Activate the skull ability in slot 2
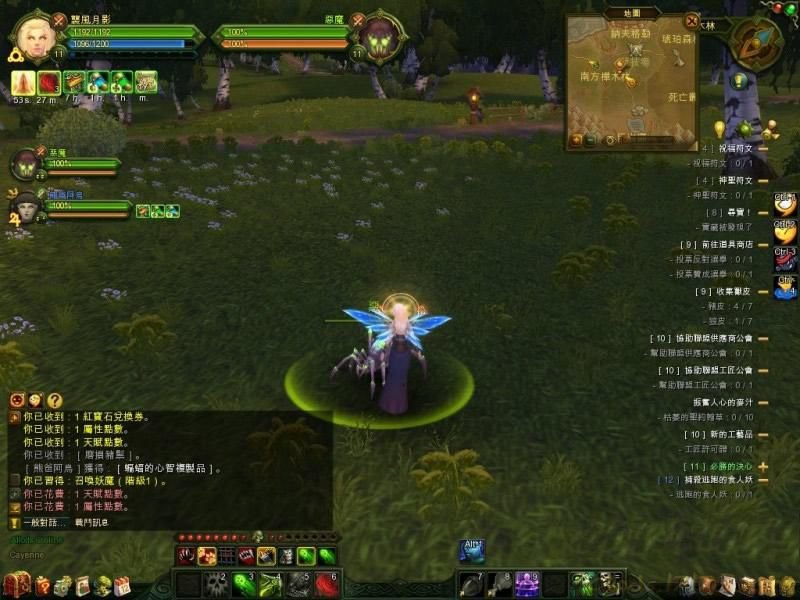The height and width of the screenshot is (600, 800). [217, 584]
